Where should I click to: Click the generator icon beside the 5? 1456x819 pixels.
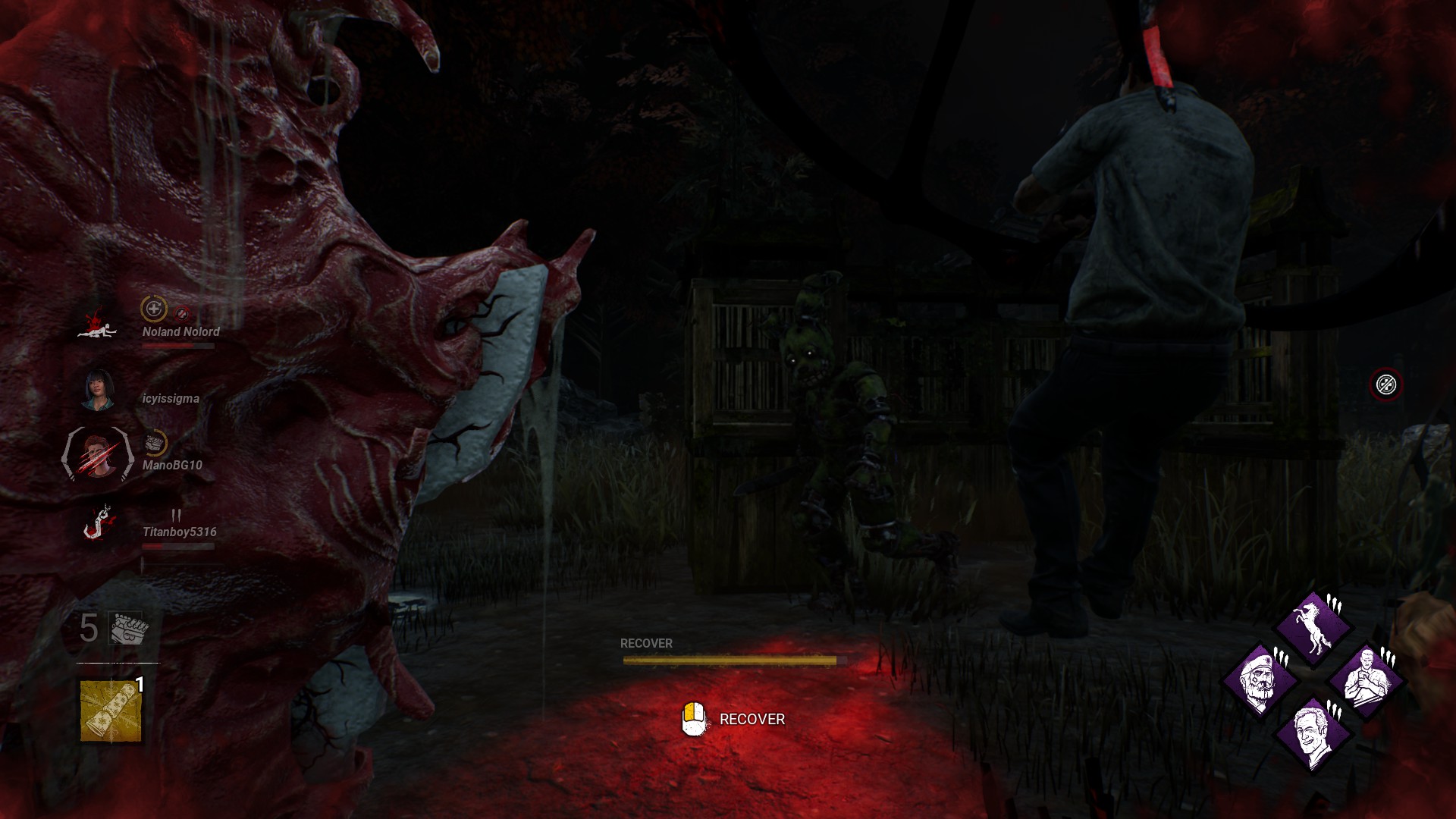tap(127, 628)
